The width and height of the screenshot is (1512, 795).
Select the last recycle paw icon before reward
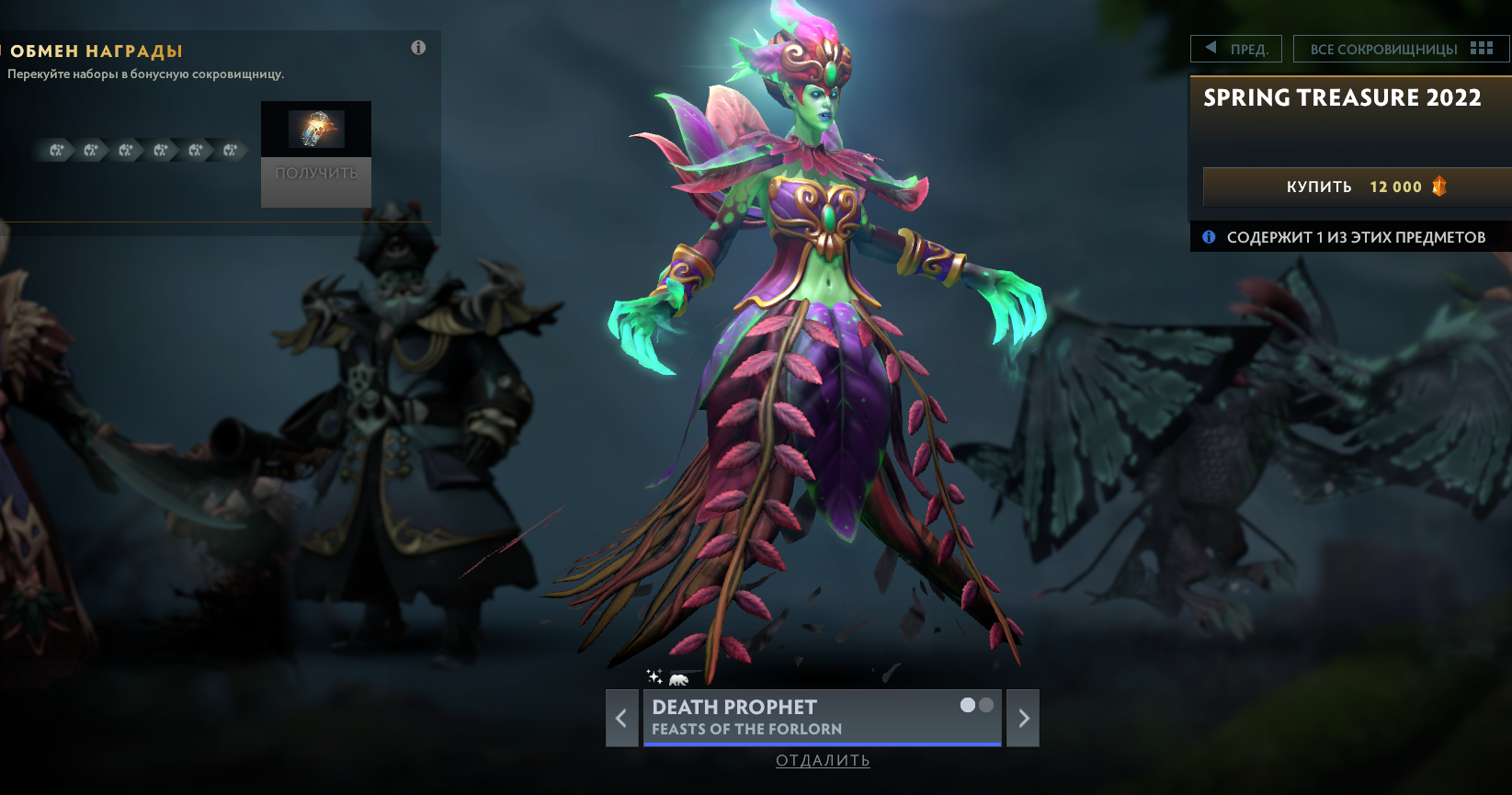[x=228, y=150]
